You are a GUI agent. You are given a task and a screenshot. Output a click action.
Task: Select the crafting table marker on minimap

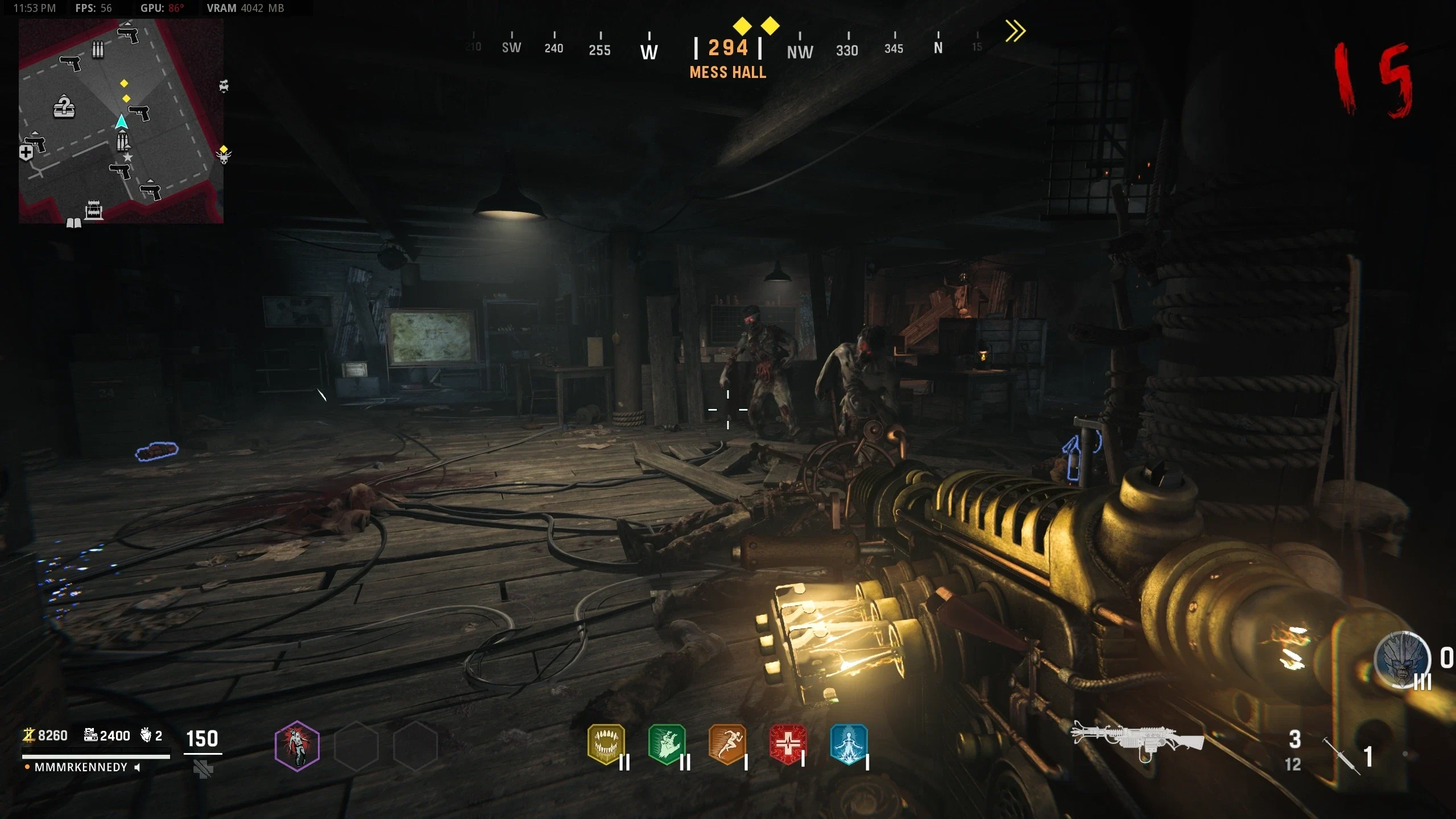click(x=94, y=210)
